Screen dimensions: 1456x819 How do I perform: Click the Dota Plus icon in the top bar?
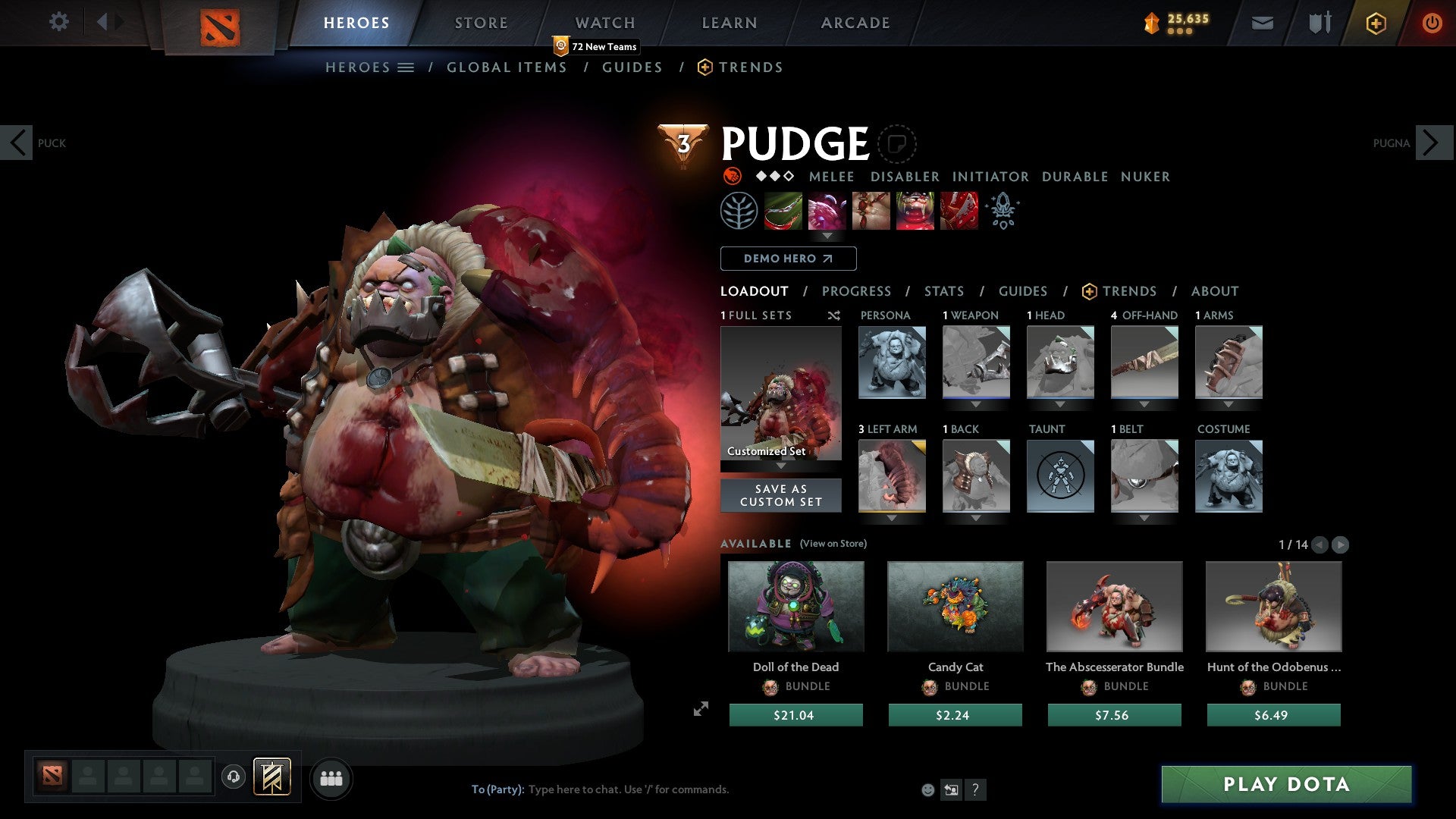tap(1375, 23)
